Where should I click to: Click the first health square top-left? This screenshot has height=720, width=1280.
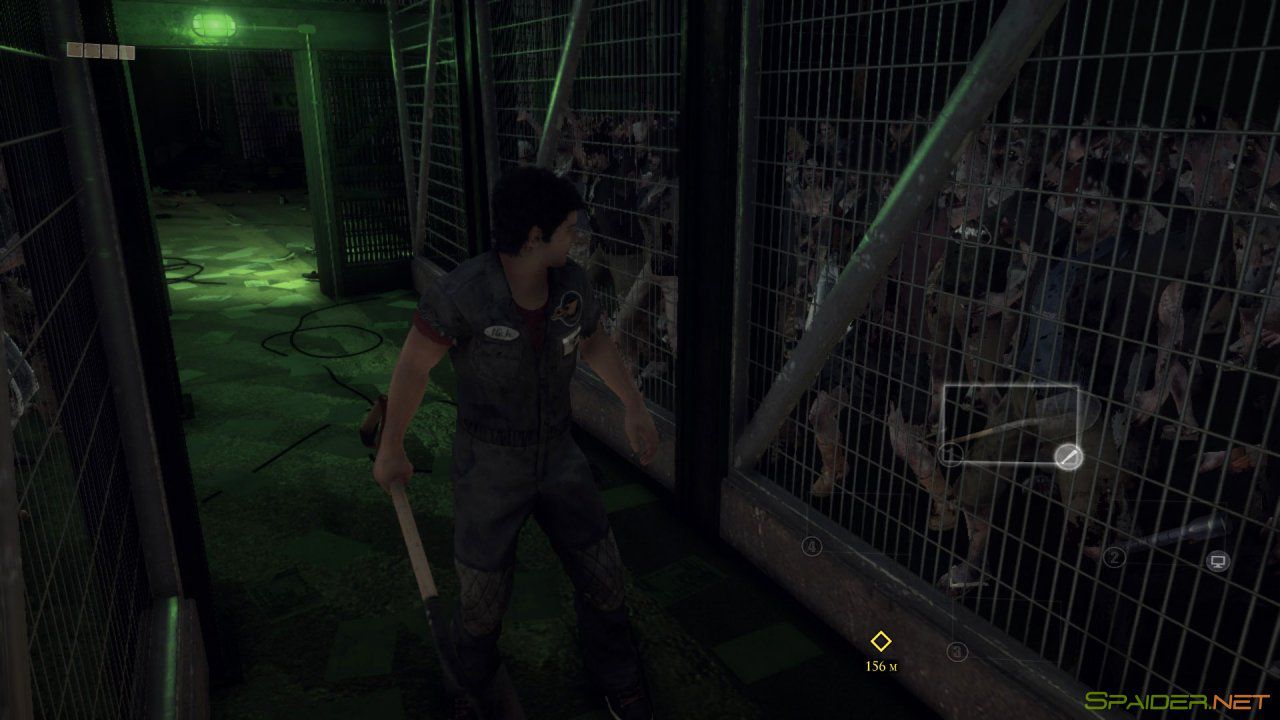(74, 50)
